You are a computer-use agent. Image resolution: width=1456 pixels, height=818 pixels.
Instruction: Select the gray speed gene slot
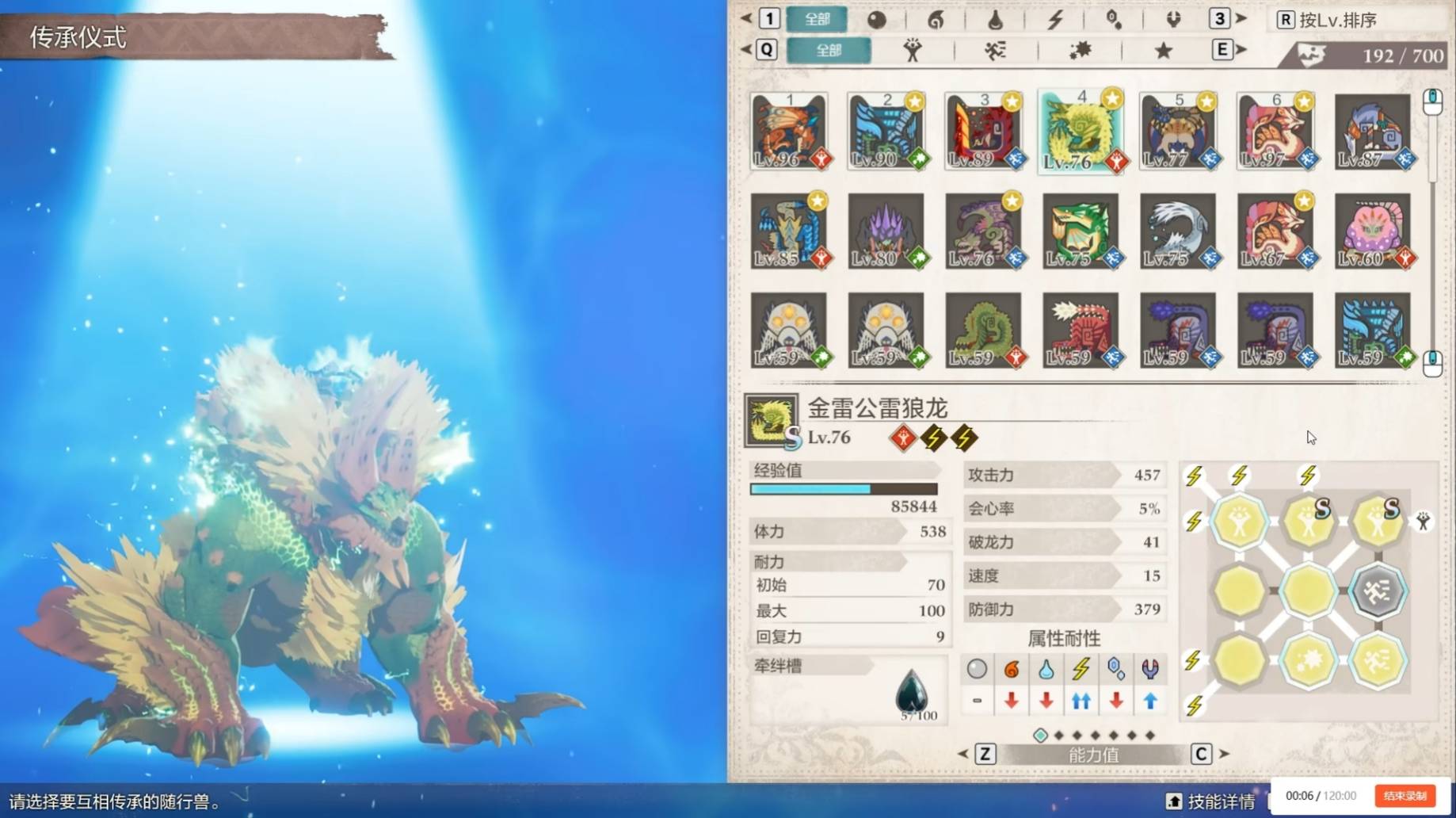tap(1377, 591)
